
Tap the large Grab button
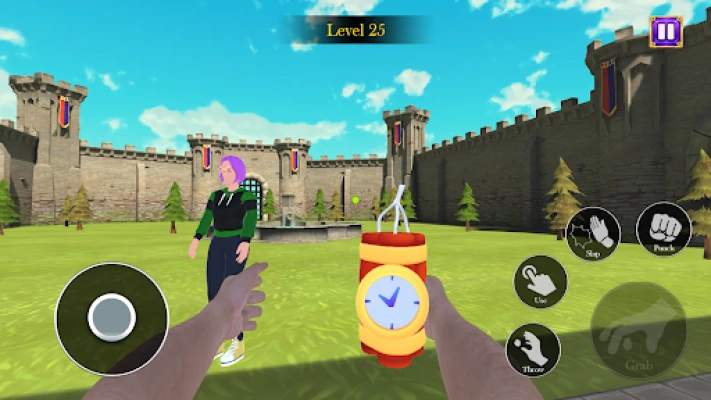(638, 330)
